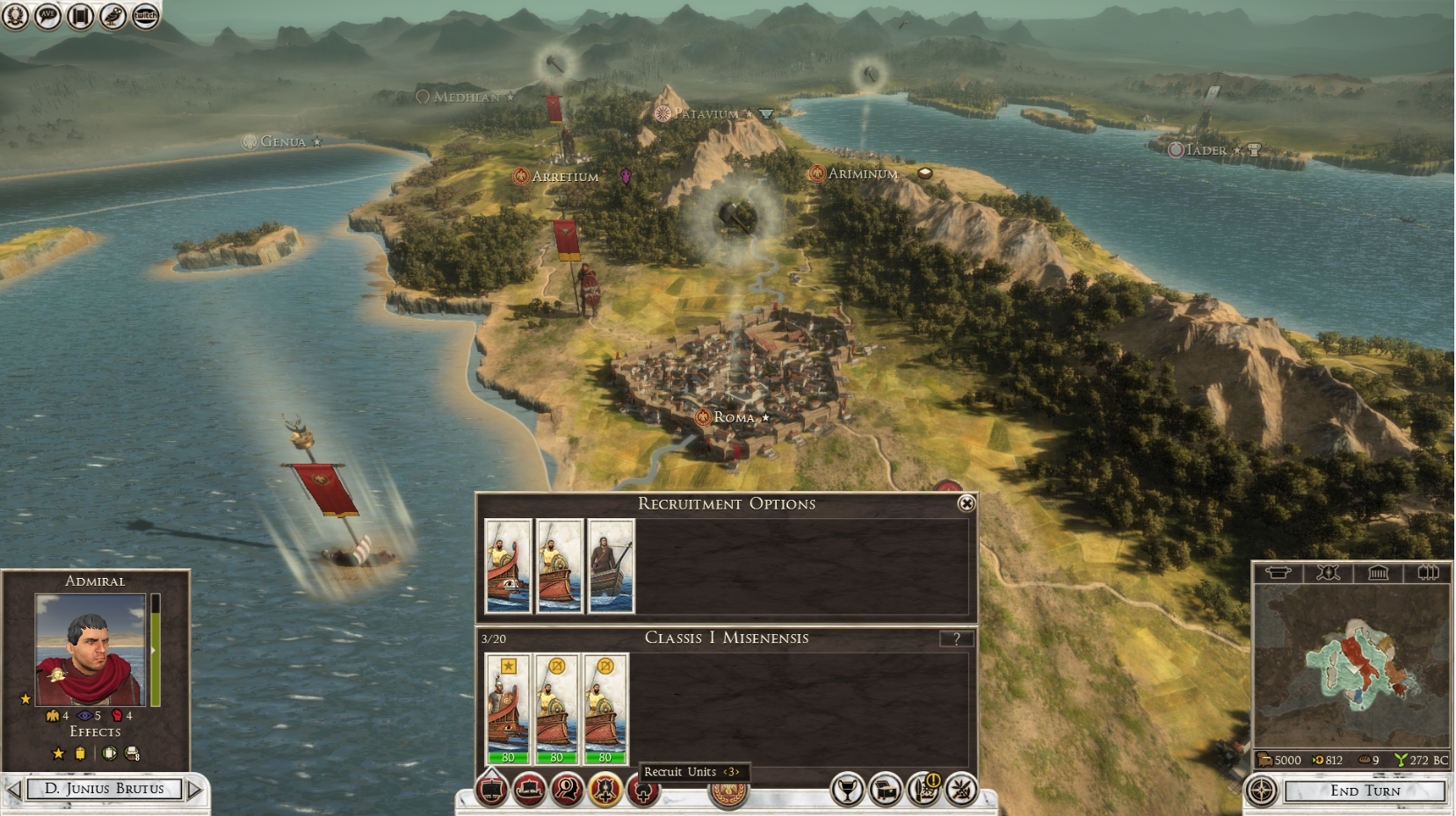Image resolution: width=1456 pixels, height=816 pixels.
Task: Recruit the fishing boat with the standing rower
Action: point(611,566)
